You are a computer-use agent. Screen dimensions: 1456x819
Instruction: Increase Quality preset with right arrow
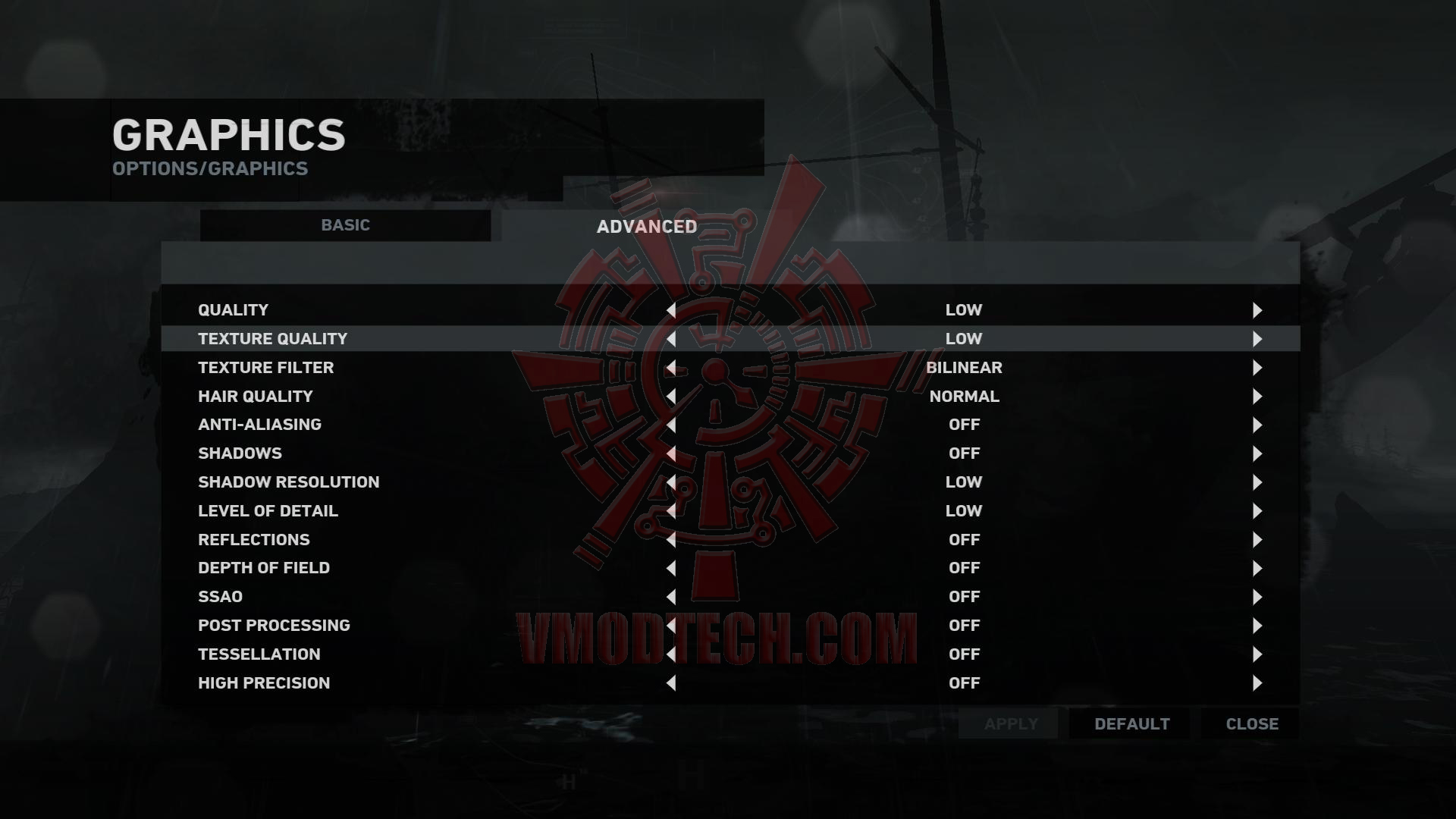click(x=1257, y=310)
